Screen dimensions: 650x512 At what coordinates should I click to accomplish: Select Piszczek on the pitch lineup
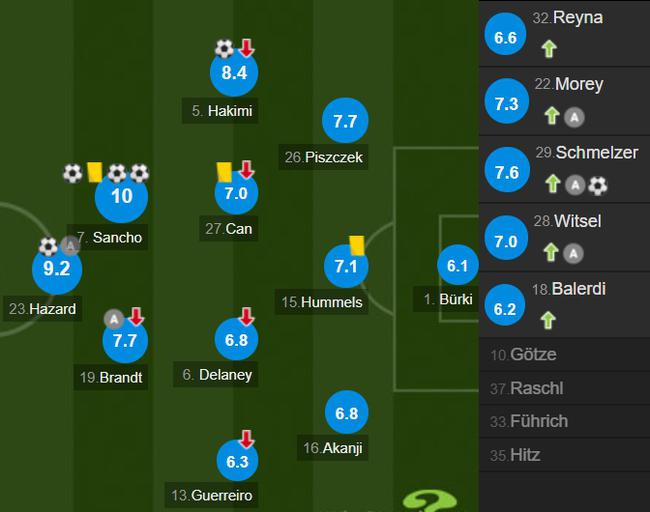(345, 121)
